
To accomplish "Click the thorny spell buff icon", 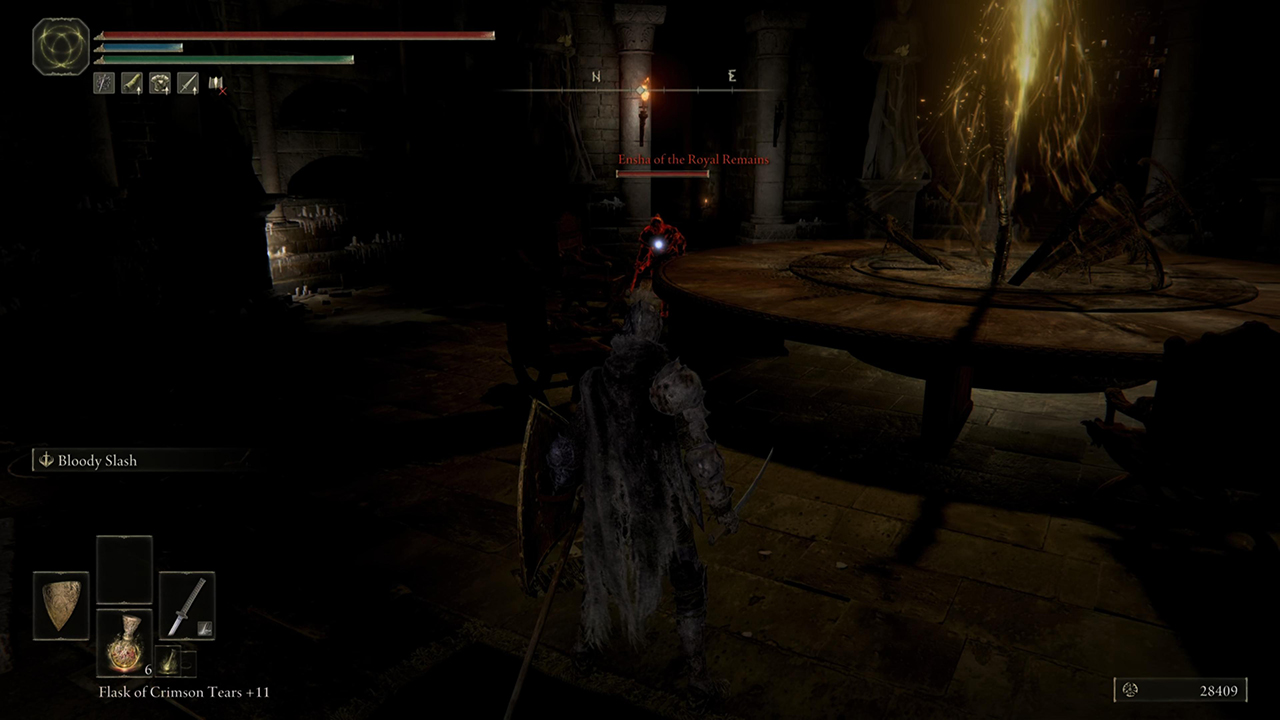I will tap(104, 83).
